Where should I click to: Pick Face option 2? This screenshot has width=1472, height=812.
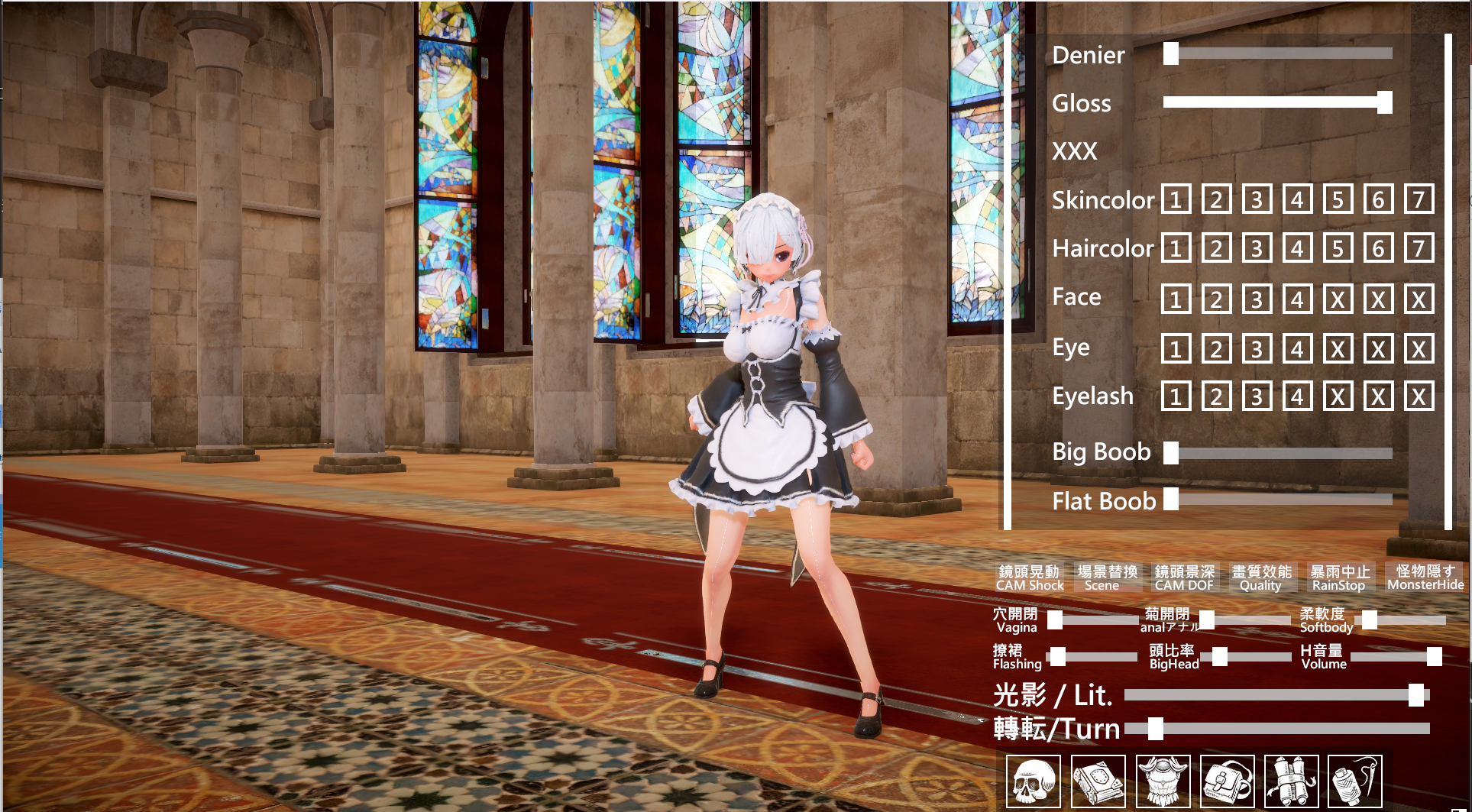1216,299
